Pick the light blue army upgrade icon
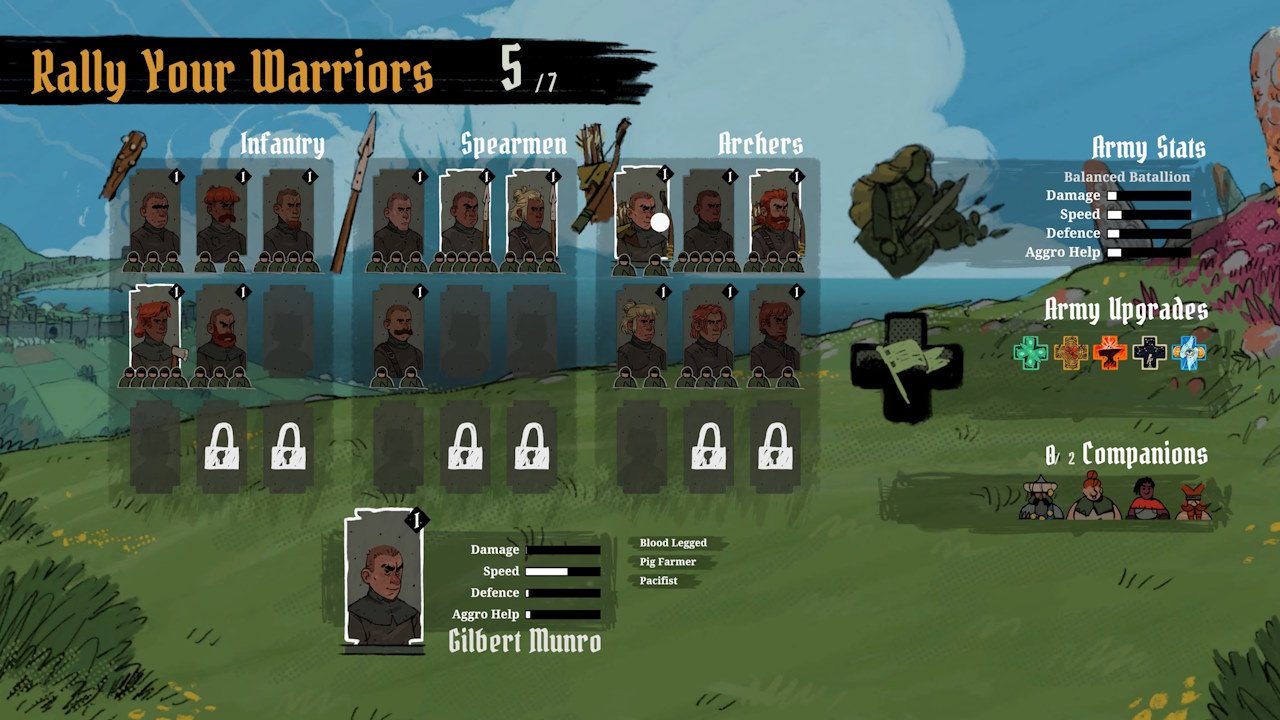 click(x=1189, y=352)
